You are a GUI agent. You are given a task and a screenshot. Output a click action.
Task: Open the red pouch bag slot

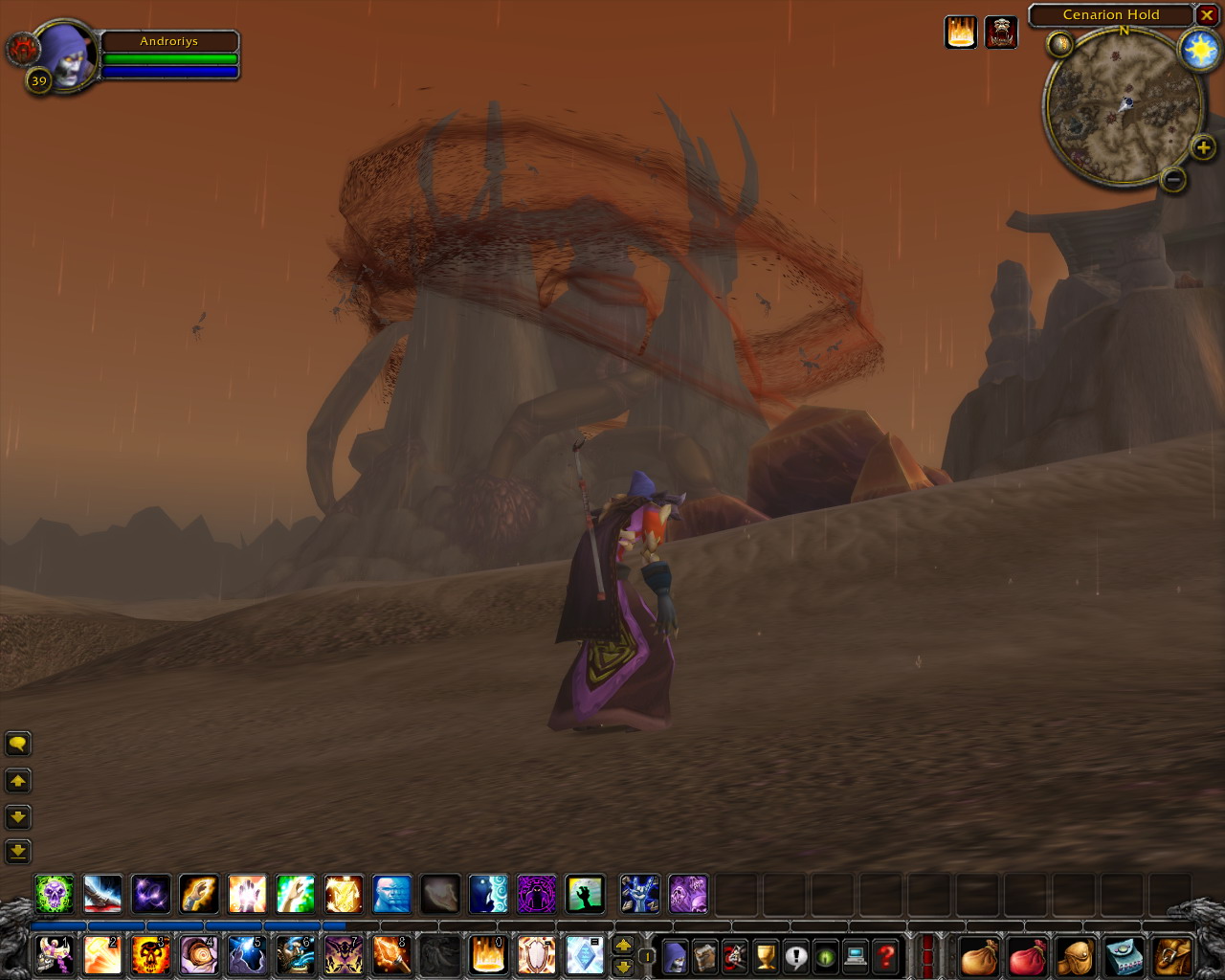pyautogui.click(x=1027, y=955)
